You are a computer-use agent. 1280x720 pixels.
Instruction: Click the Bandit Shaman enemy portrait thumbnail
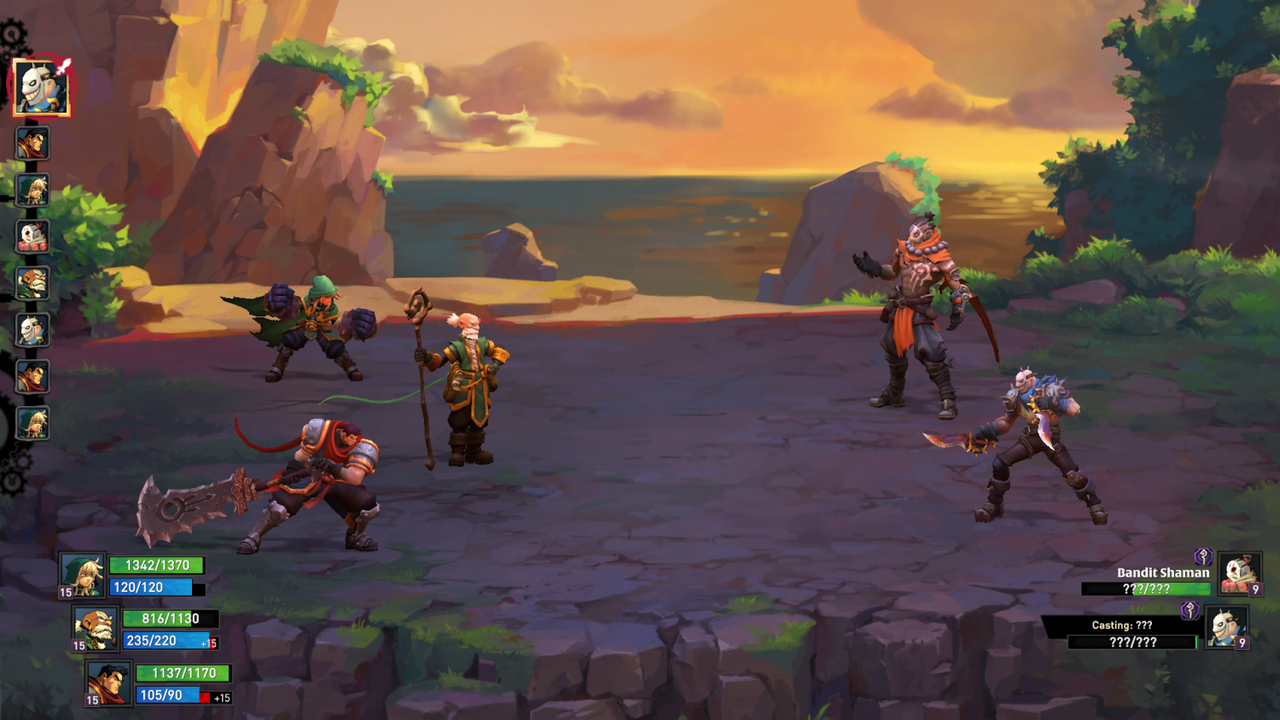[1238, 575]
